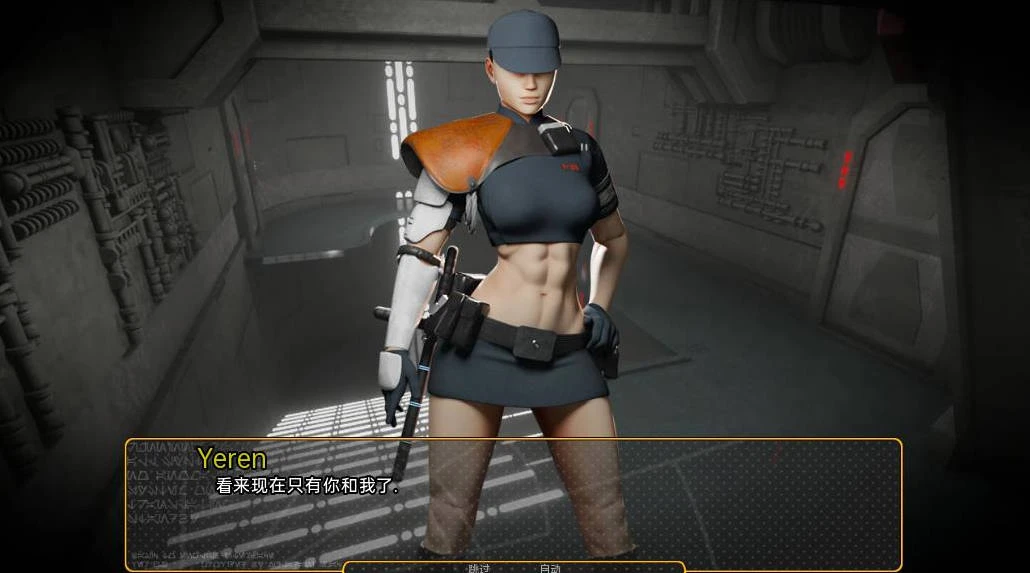Advance the dialogue by clicking the text box
1030x573 pixels.
pos(600,500)
